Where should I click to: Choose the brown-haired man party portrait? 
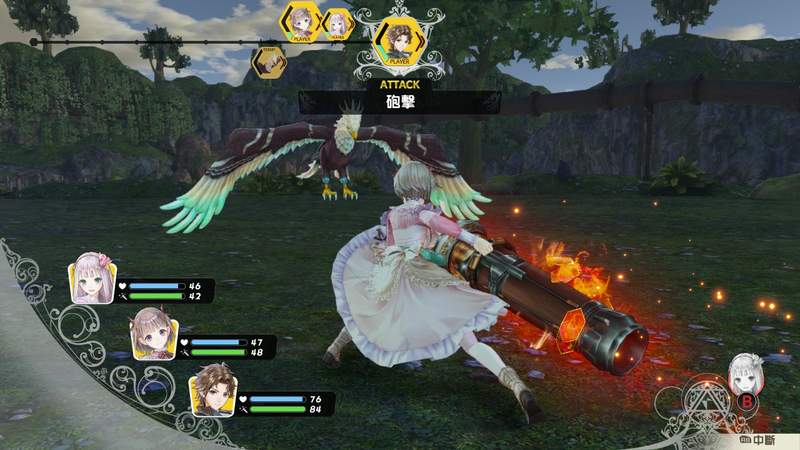coord(211,389)
